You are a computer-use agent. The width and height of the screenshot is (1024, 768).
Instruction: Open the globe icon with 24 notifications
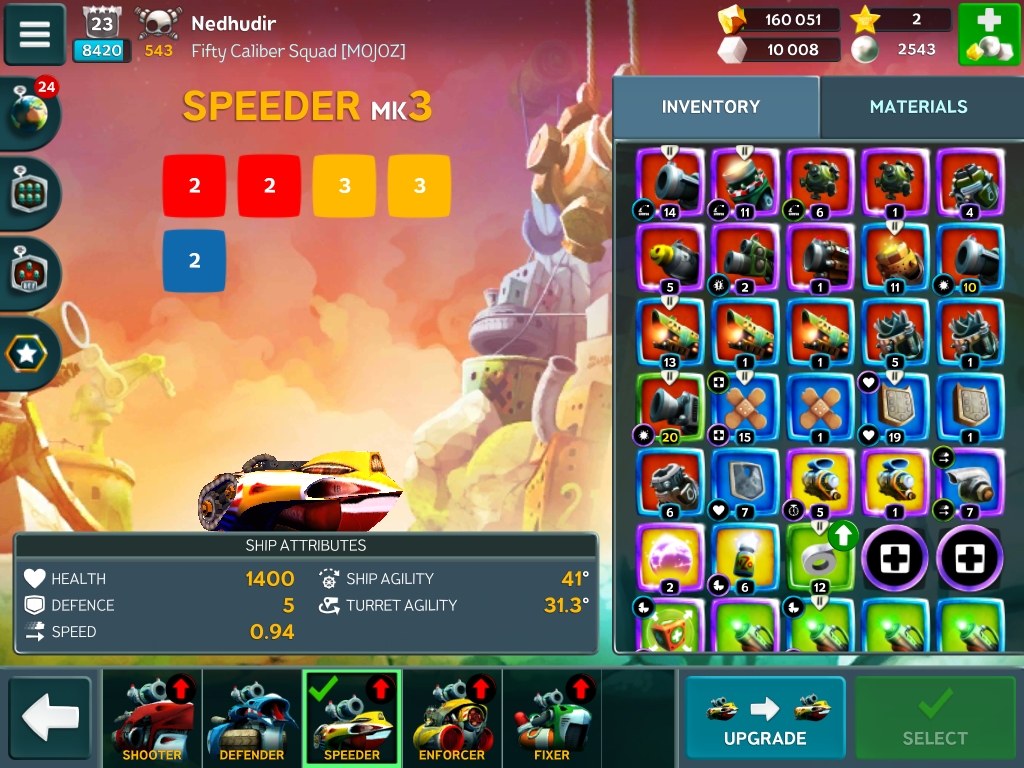(31, 113)
